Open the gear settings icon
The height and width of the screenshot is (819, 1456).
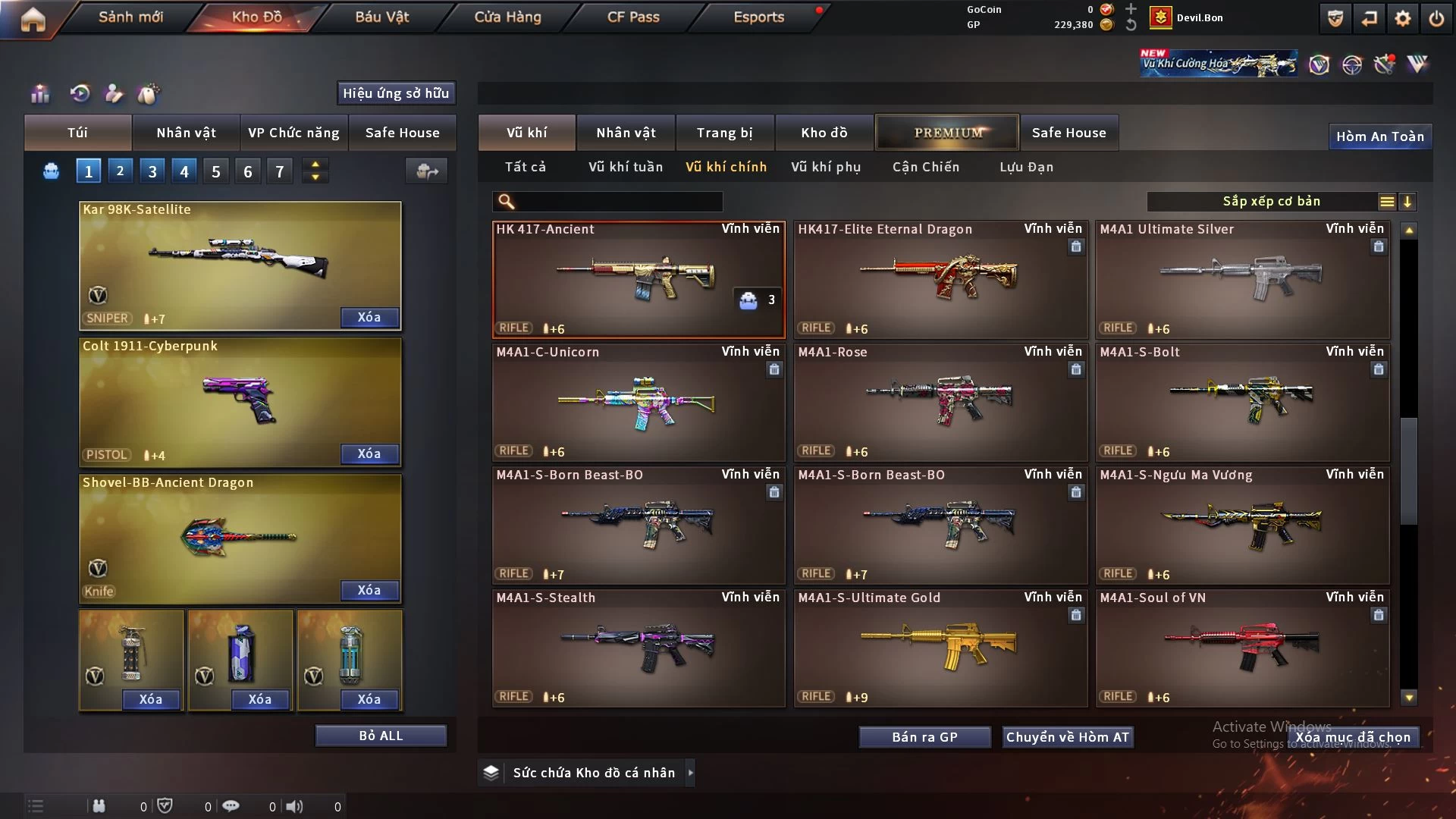(1403, 18)
